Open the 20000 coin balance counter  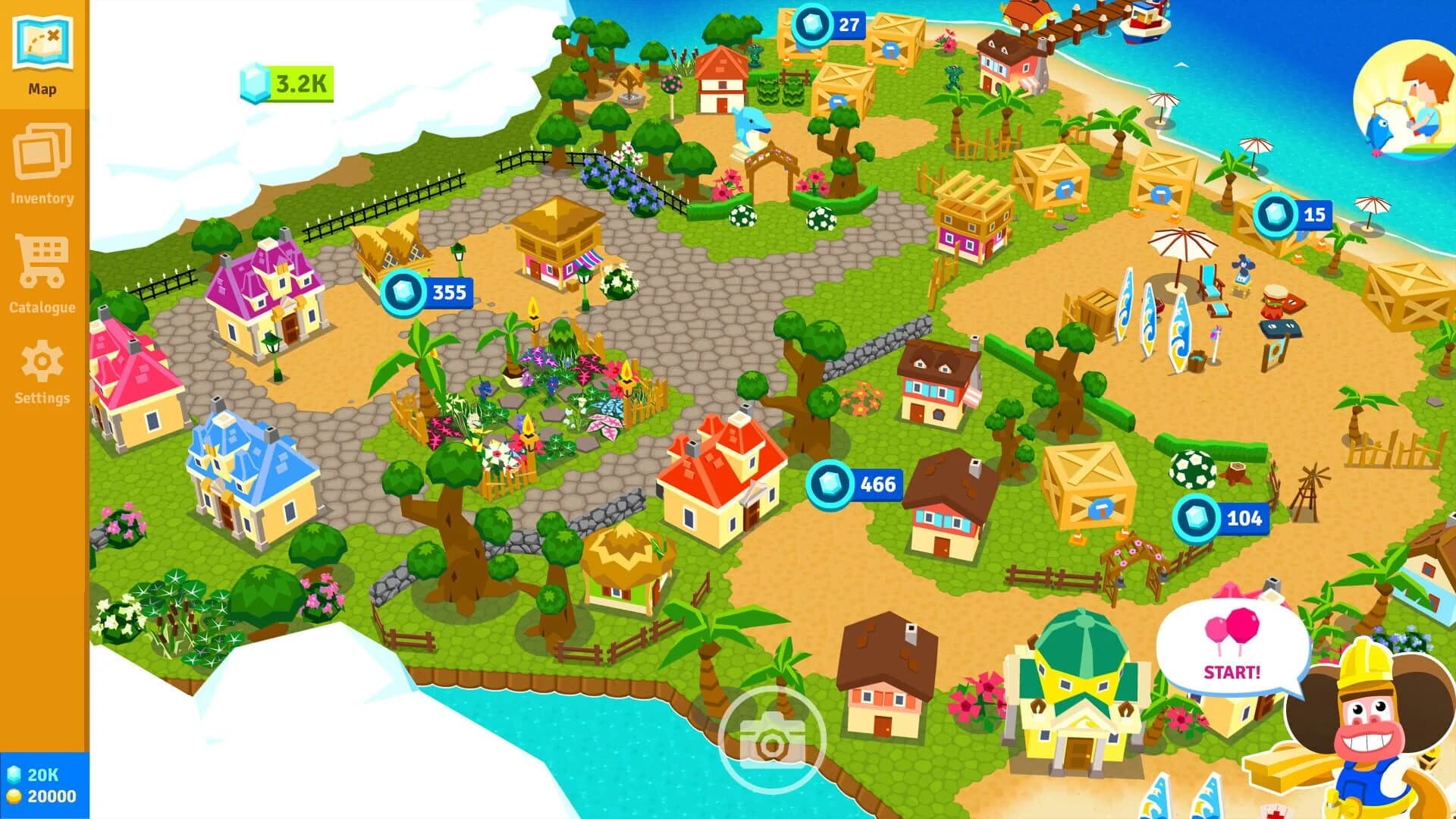(42, 797)
